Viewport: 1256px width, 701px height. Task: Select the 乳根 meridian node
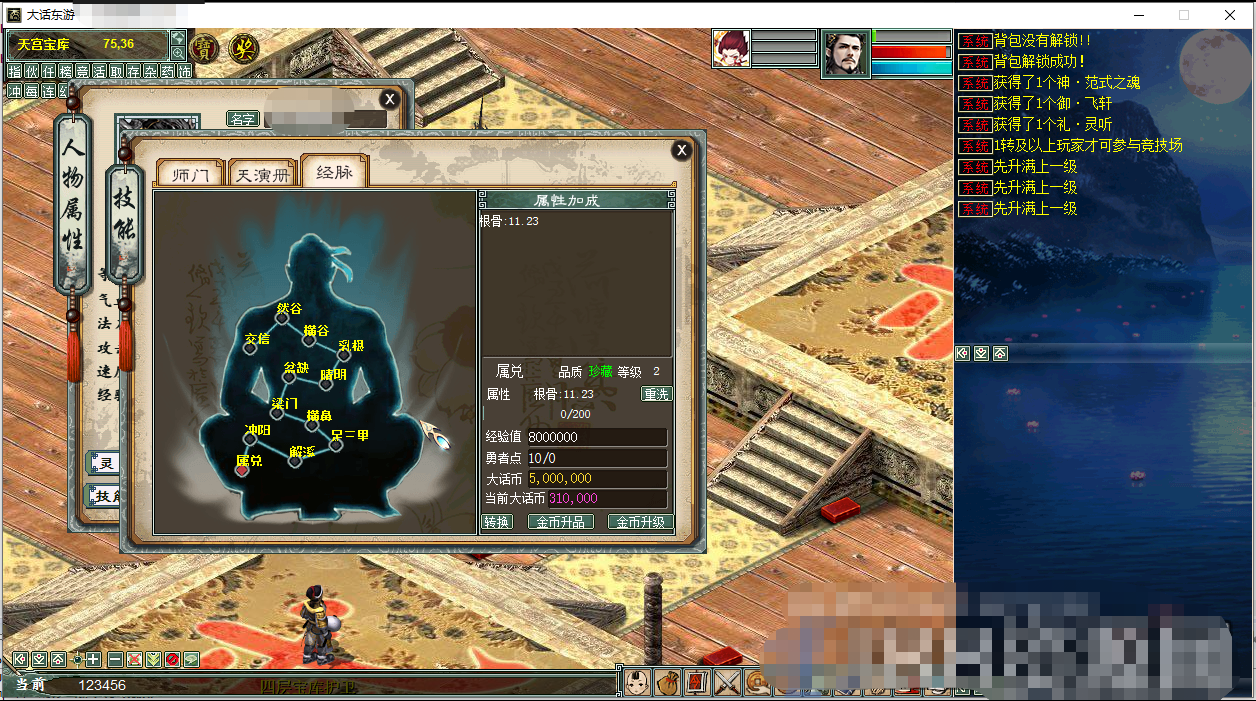pos(347,358)
